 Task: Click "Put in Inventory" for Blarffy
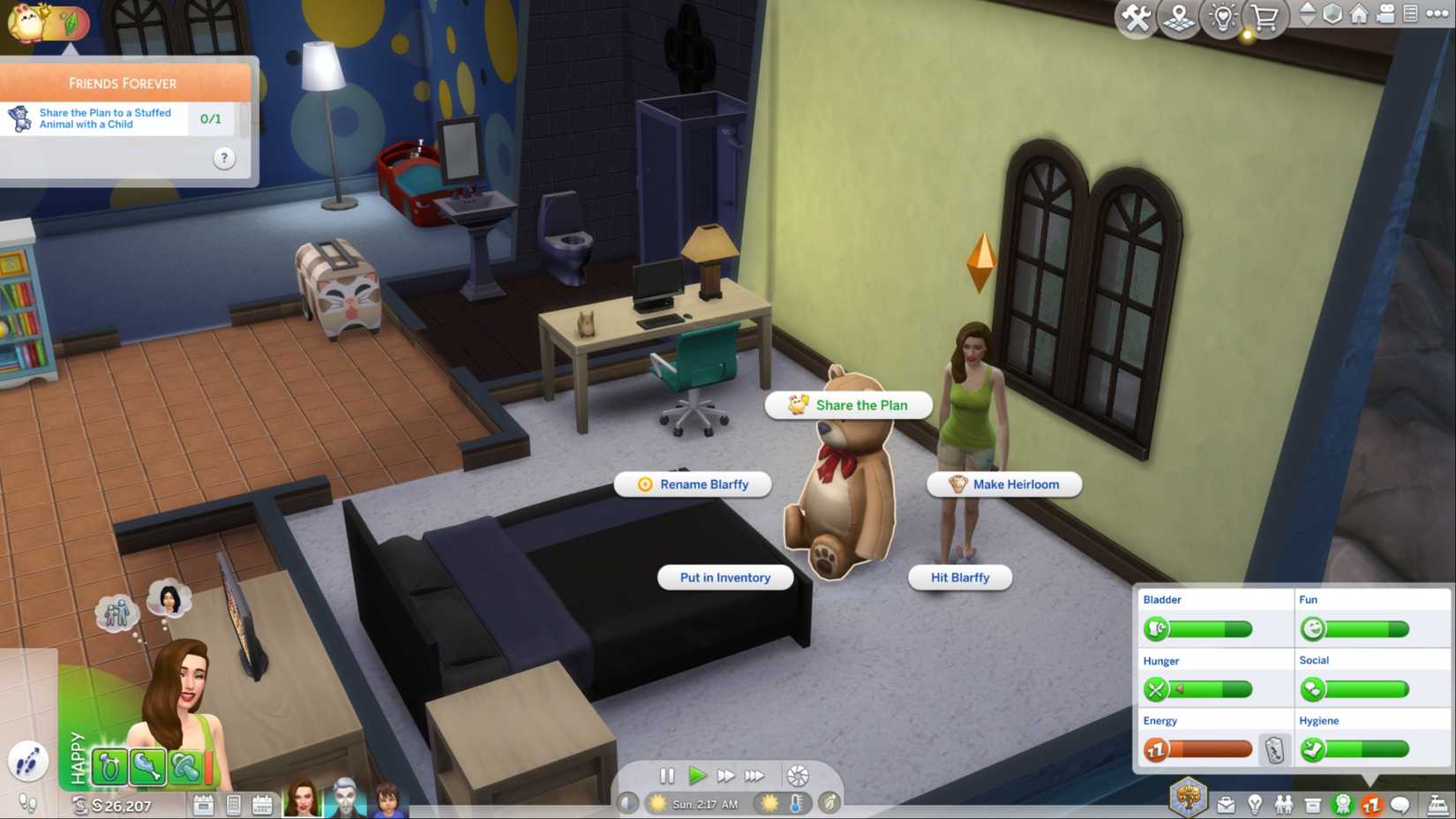click(724, 577)
